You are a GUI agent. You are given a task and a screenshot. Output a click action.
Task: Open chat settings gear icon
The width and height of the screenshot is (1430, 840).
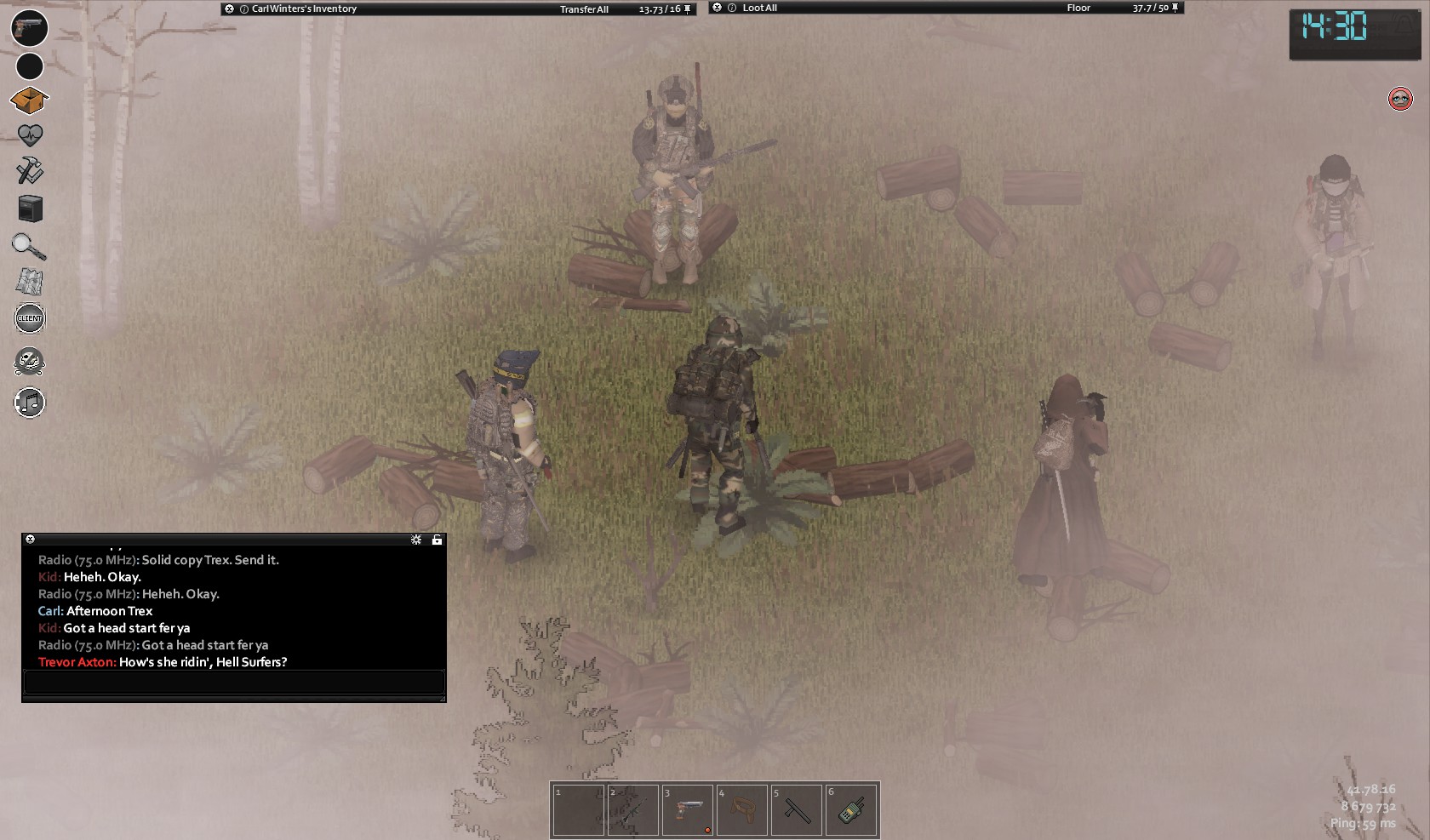pyautogui.click(x=416, y=540)
